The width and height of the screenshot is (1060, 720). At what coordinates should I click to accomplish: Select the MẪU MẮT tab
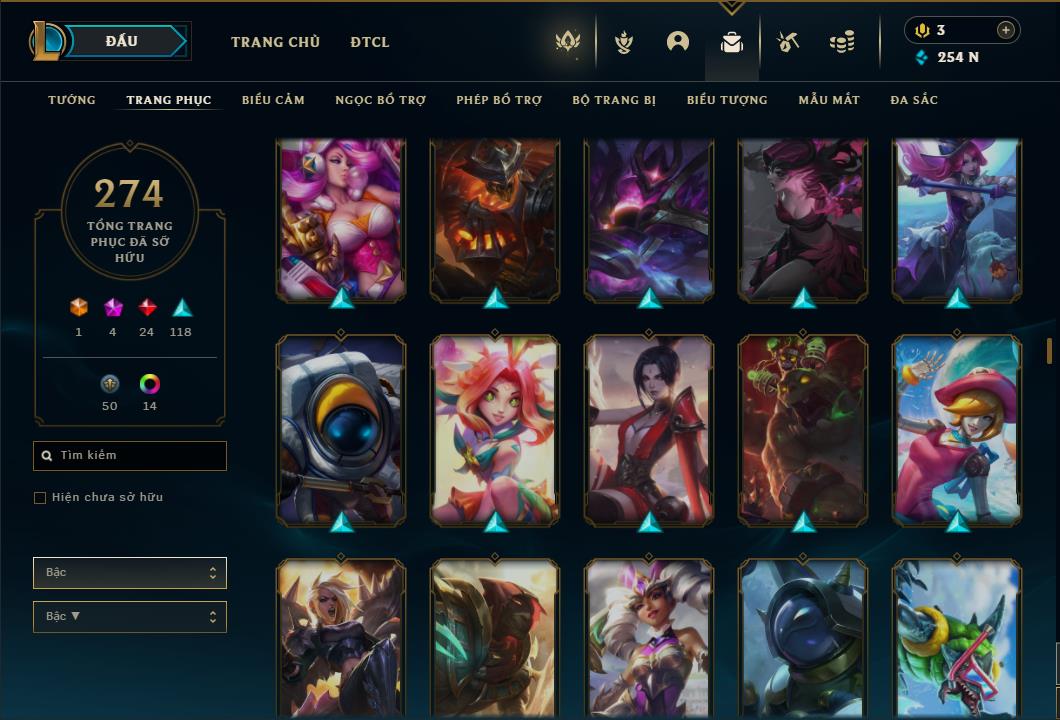pos(829,100)
